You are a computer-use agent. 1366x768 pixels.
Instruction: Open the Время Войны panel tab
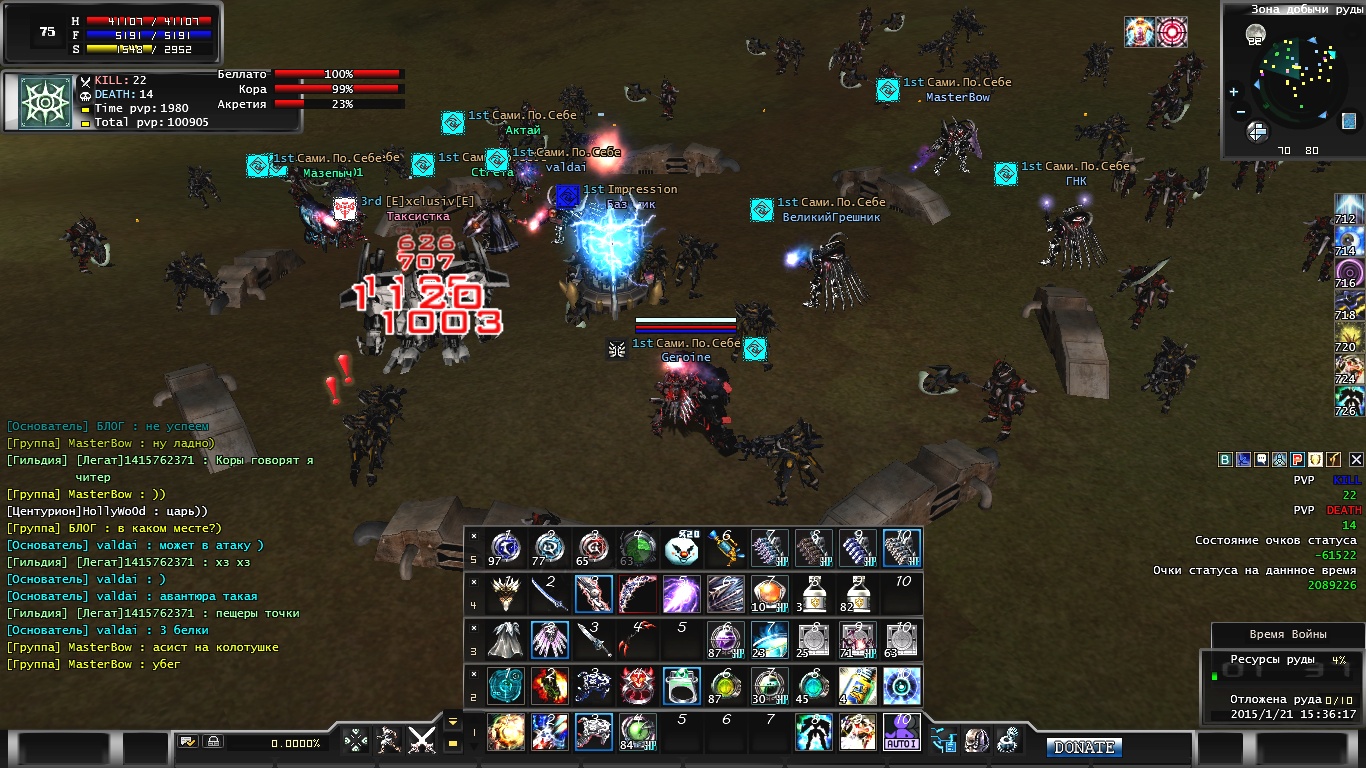point(1288,635)
